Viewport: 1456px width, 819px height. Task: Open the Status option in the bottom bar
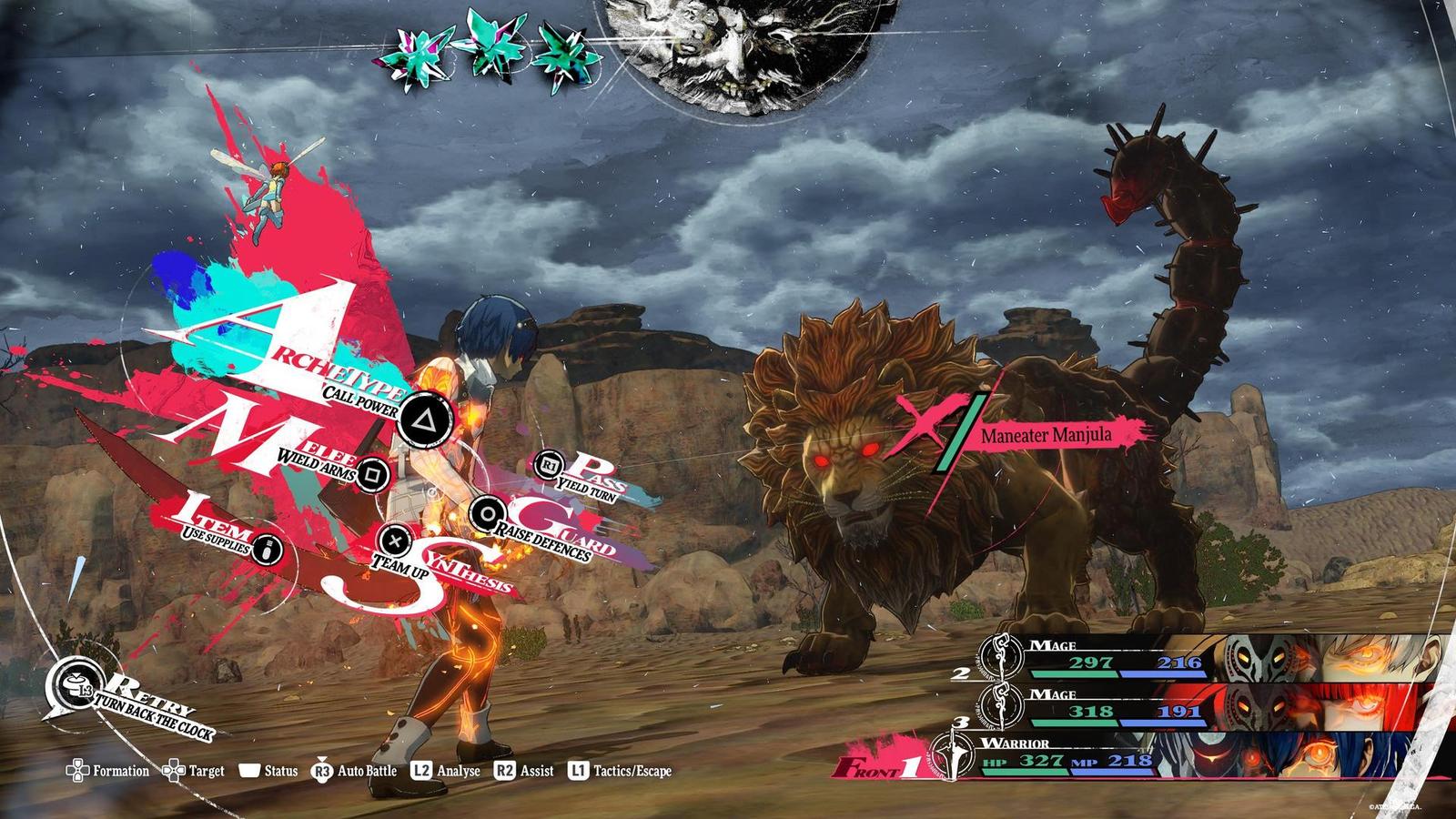point(268,771)
